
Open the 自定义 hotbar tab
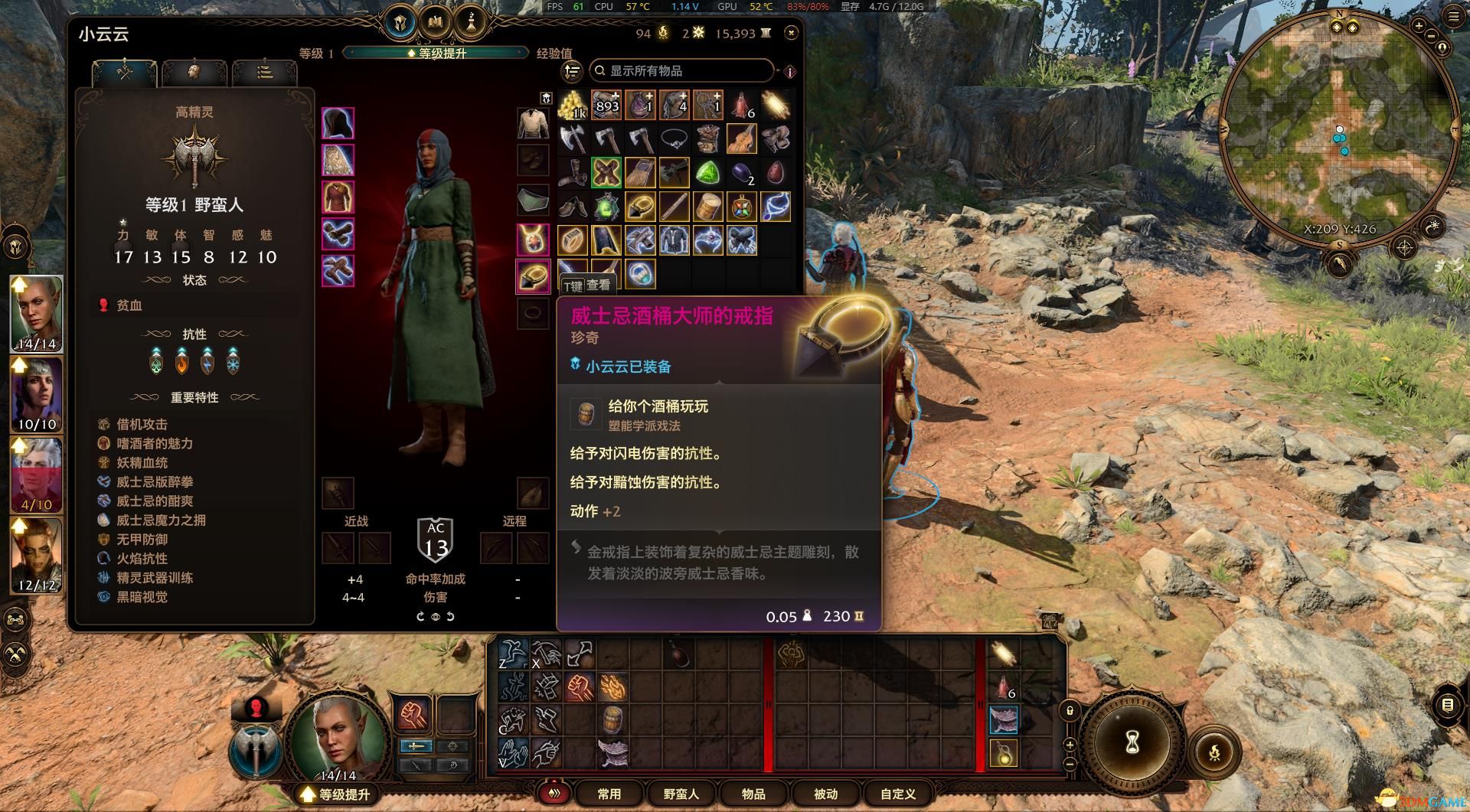(897, 794)
